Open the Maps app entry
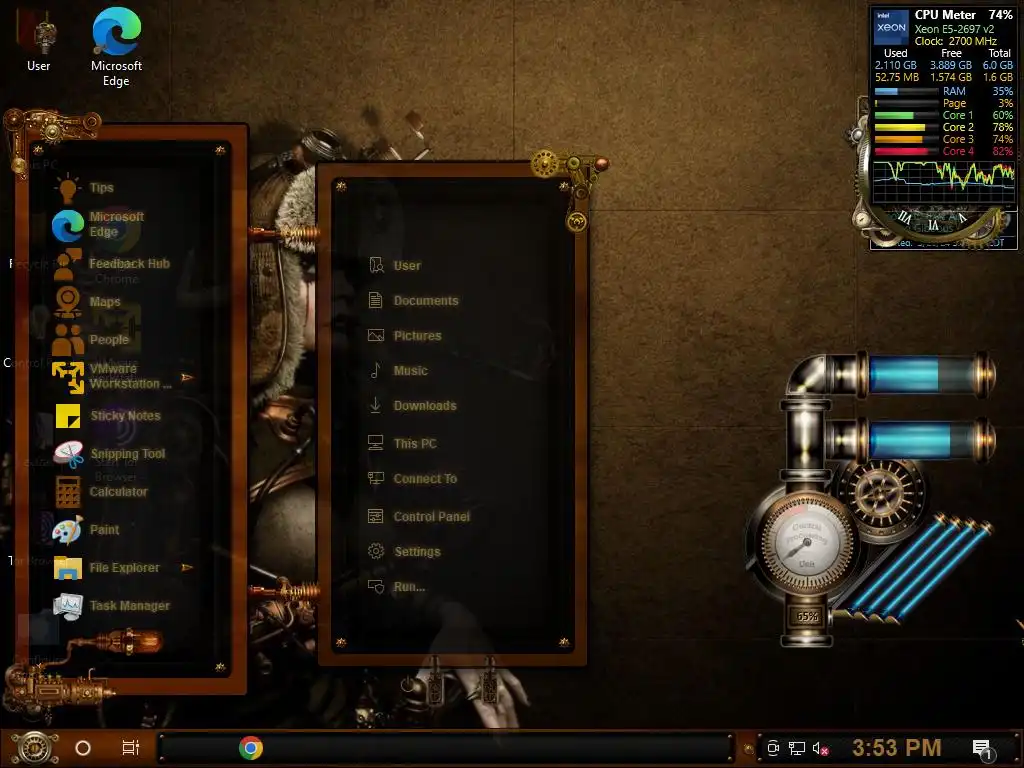 point(104,302)
